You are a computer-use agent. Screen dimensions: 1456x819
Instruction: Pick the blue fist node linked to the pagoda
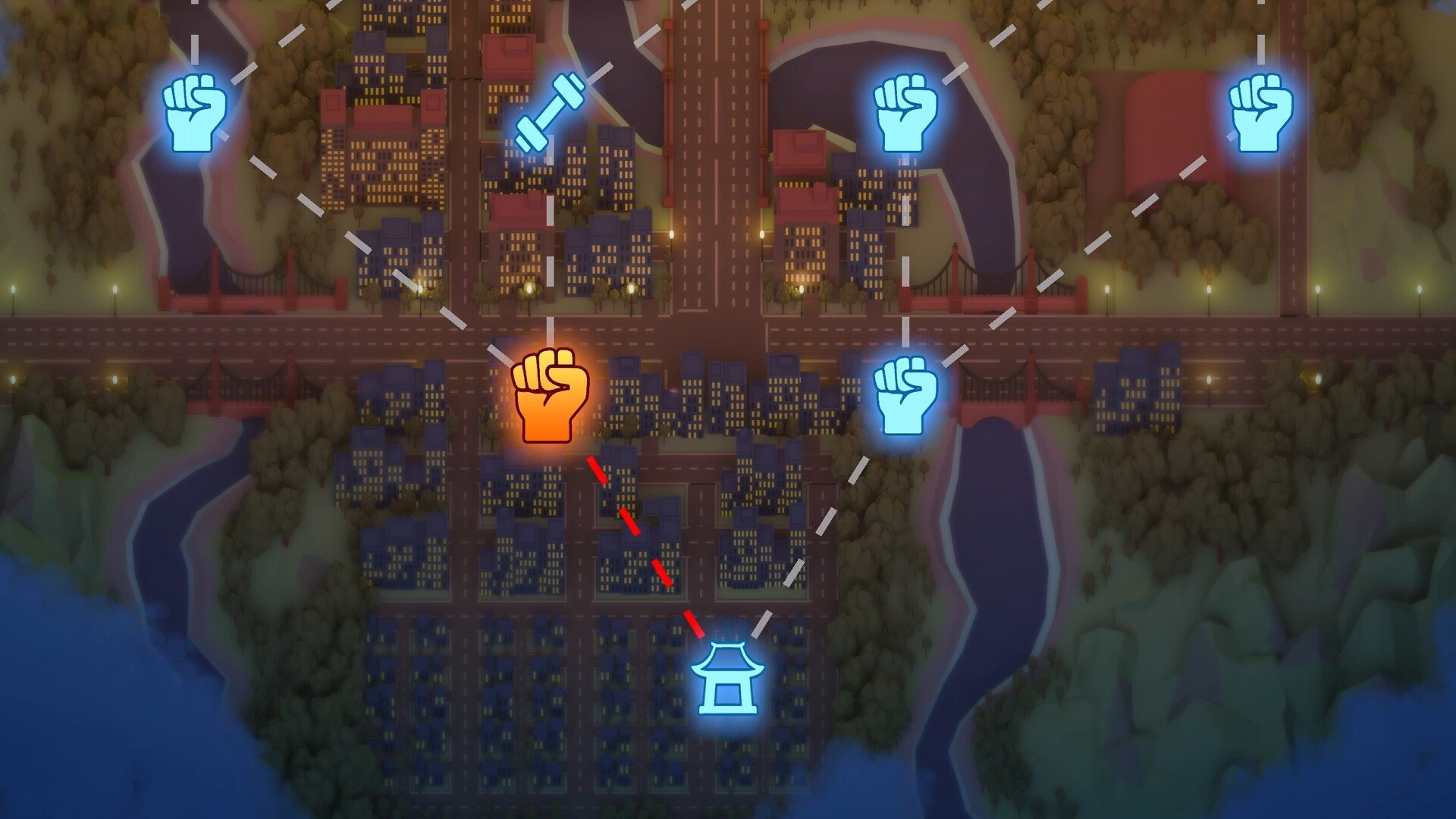point(905,394)
